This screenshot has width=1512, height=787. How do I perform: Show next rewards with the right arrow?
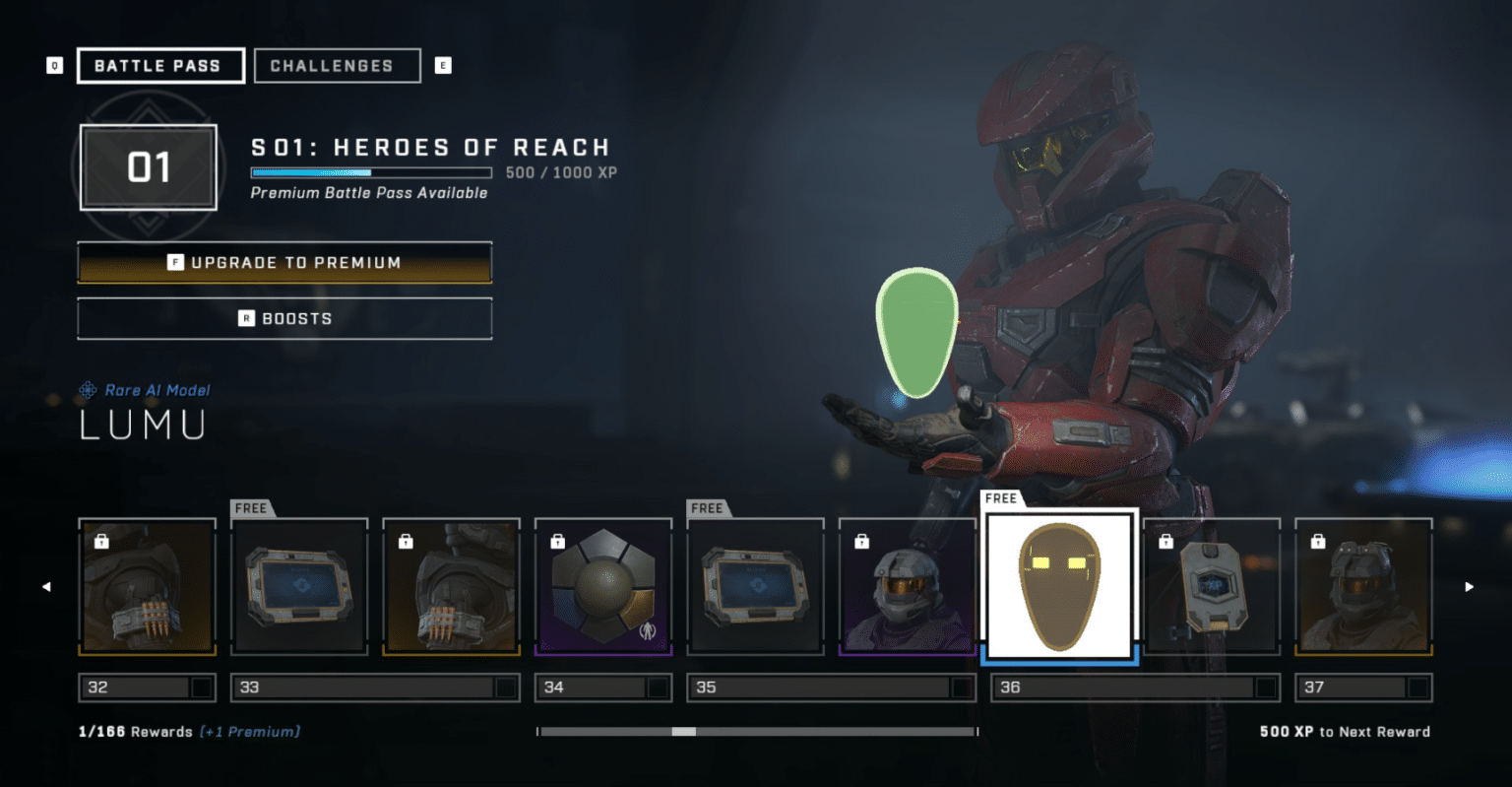(x=1469, y=587)
